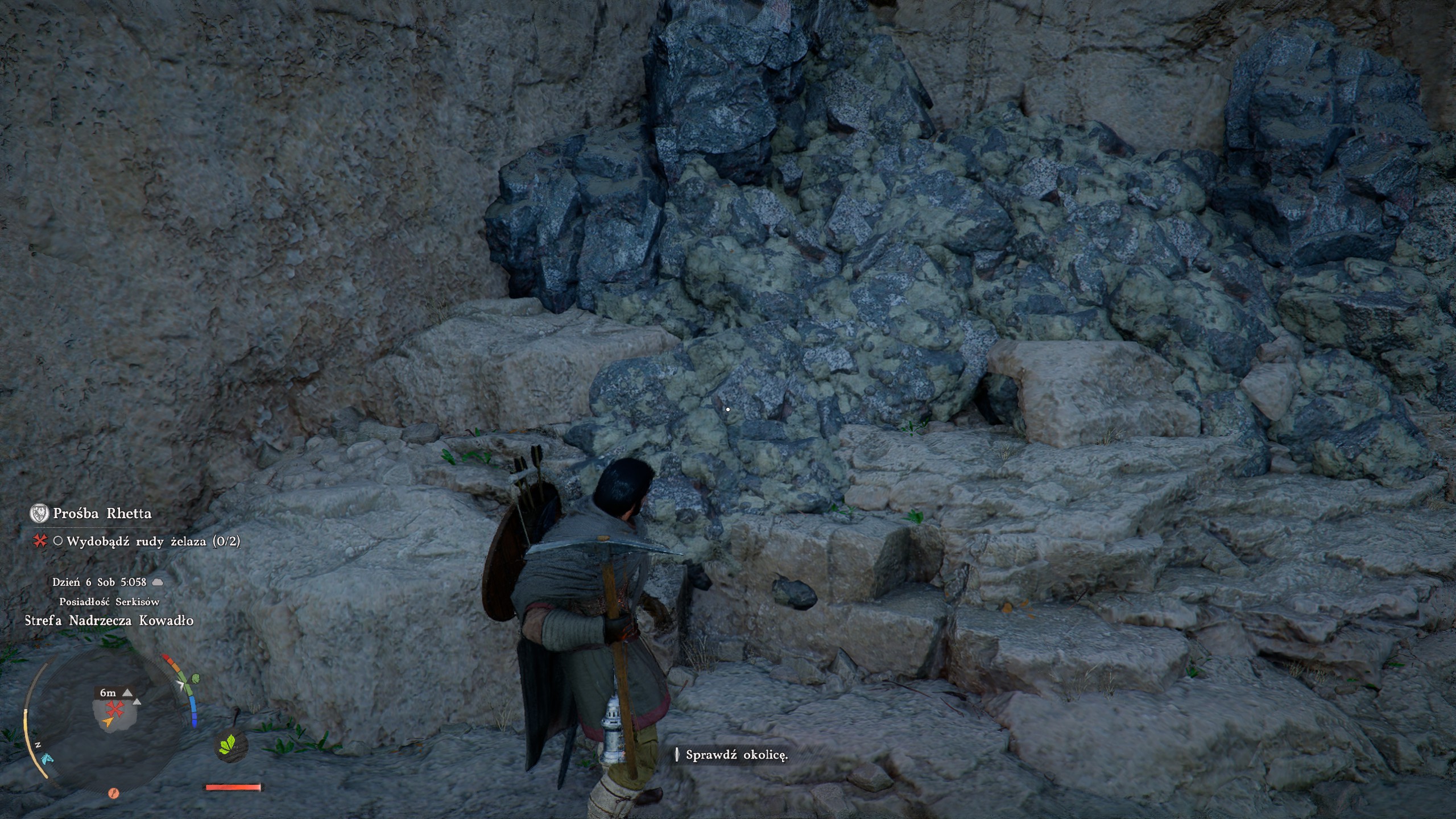This screenshot has width=1456, height=819.
Task: Click the orange marker at minimap bottom
Action: [113, 793]
